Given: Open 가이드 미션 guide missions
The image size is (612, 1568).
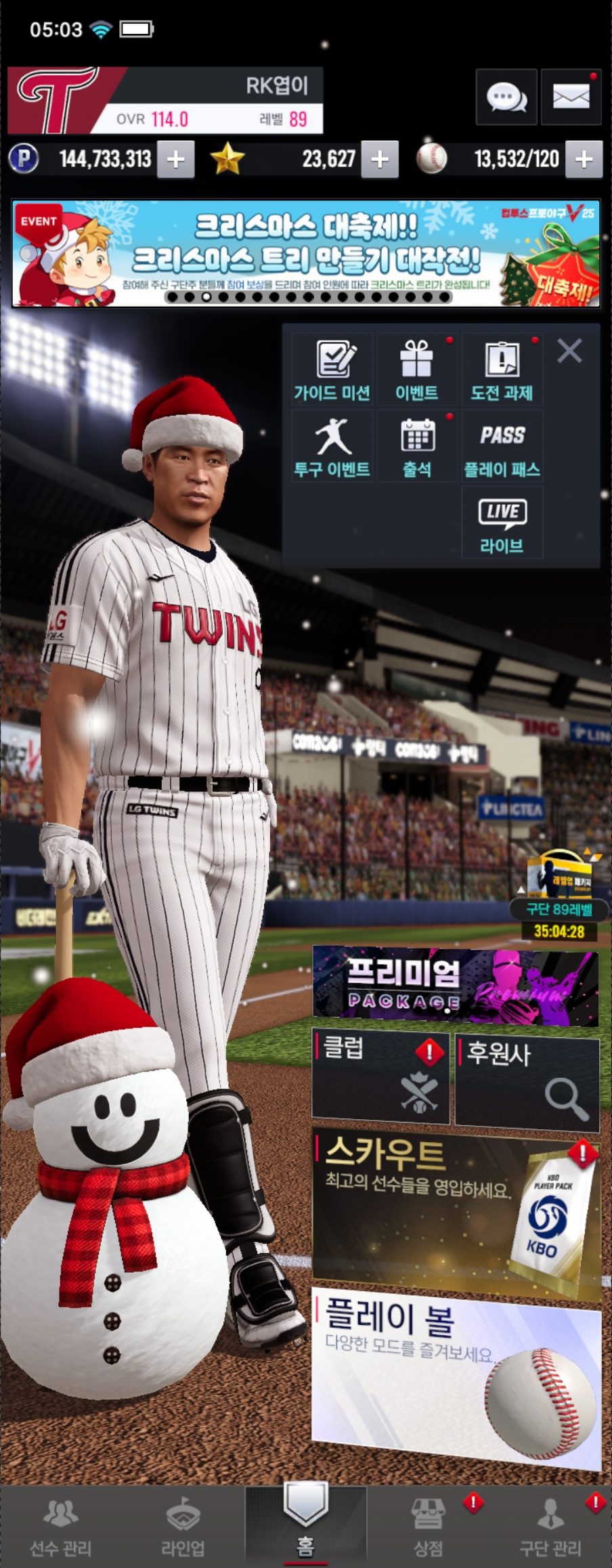Looking at the screenshot, I should (x=332, y=370).
